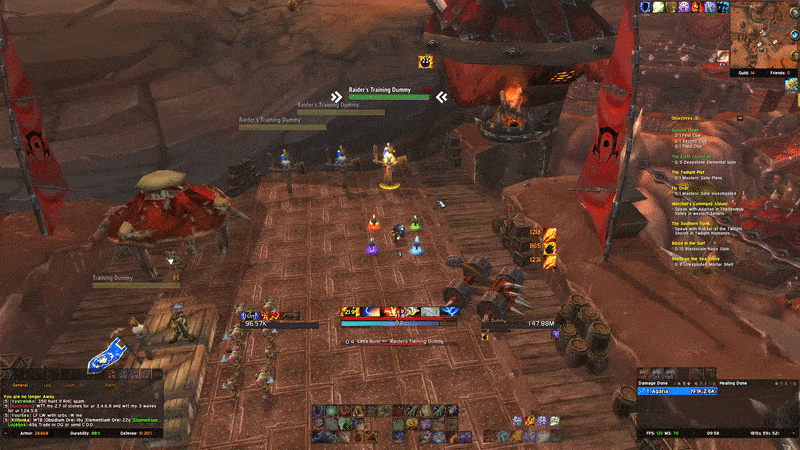Activate the lightning ability in the rotation bar

click(x=450, y=312)
